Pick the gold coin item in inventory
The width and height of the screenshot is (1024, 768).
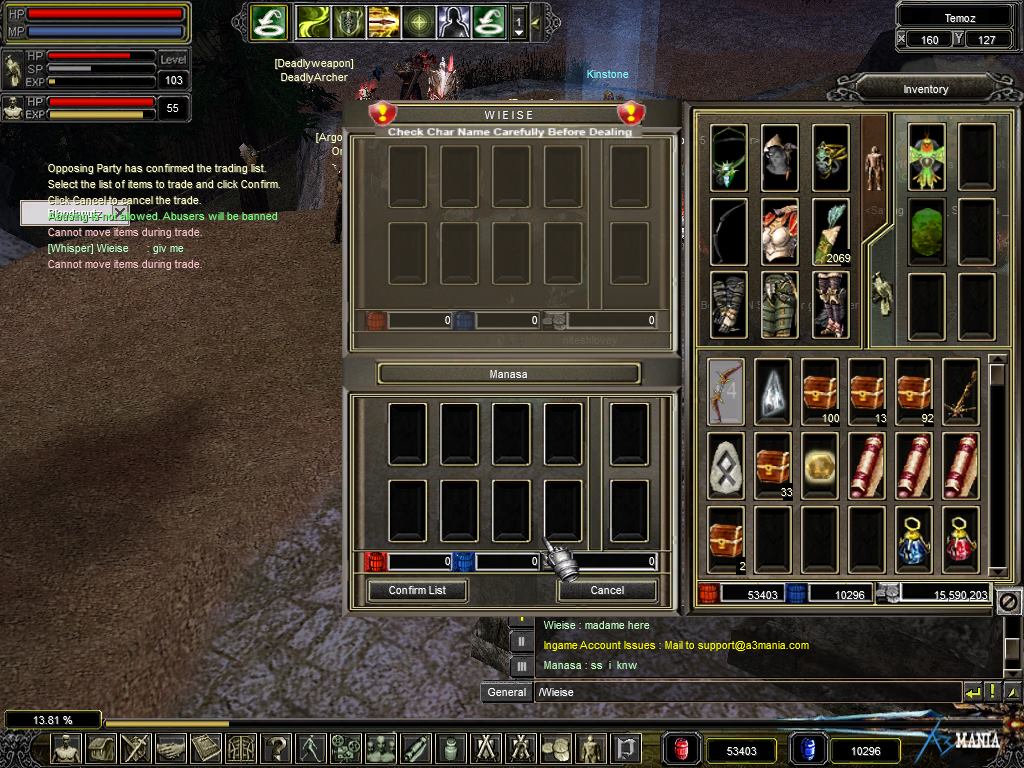(820, 465)
